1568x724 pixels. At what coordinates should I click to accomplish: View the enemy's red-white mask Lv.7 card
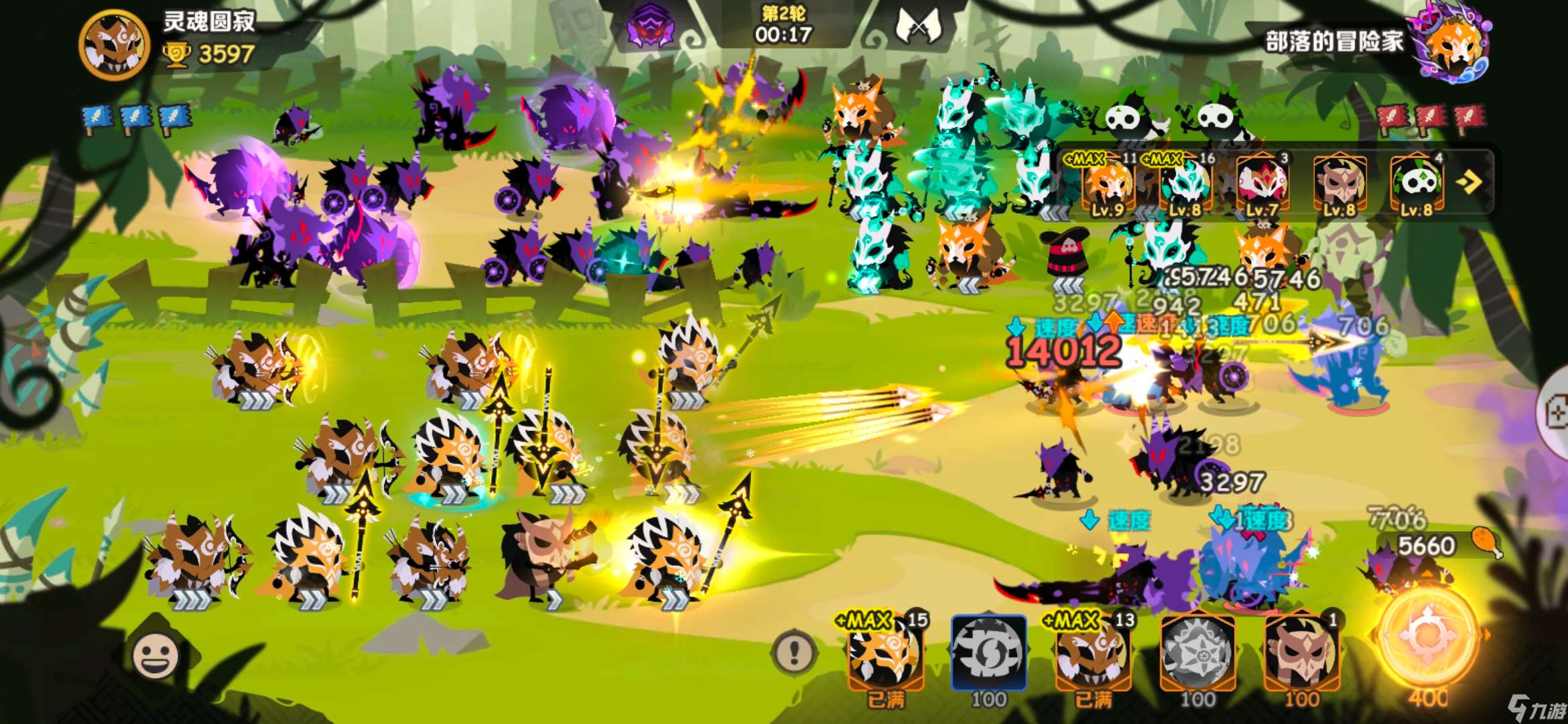1262,184
